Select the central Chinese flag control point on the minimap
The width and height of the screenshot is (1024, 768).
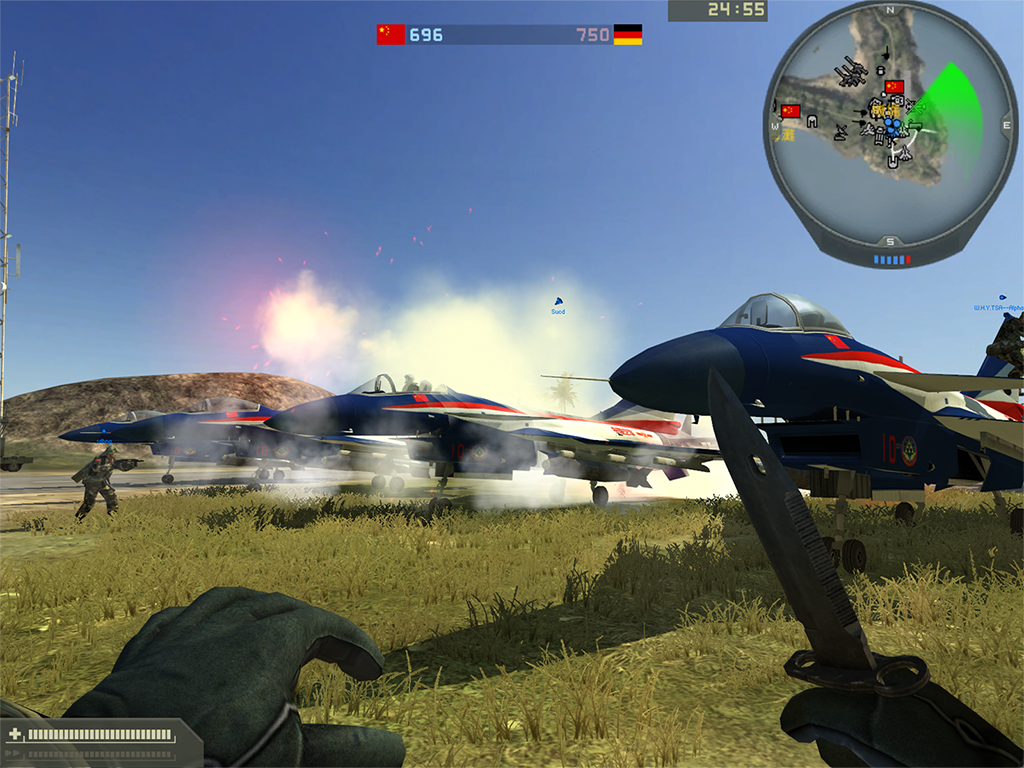[894, 87]
